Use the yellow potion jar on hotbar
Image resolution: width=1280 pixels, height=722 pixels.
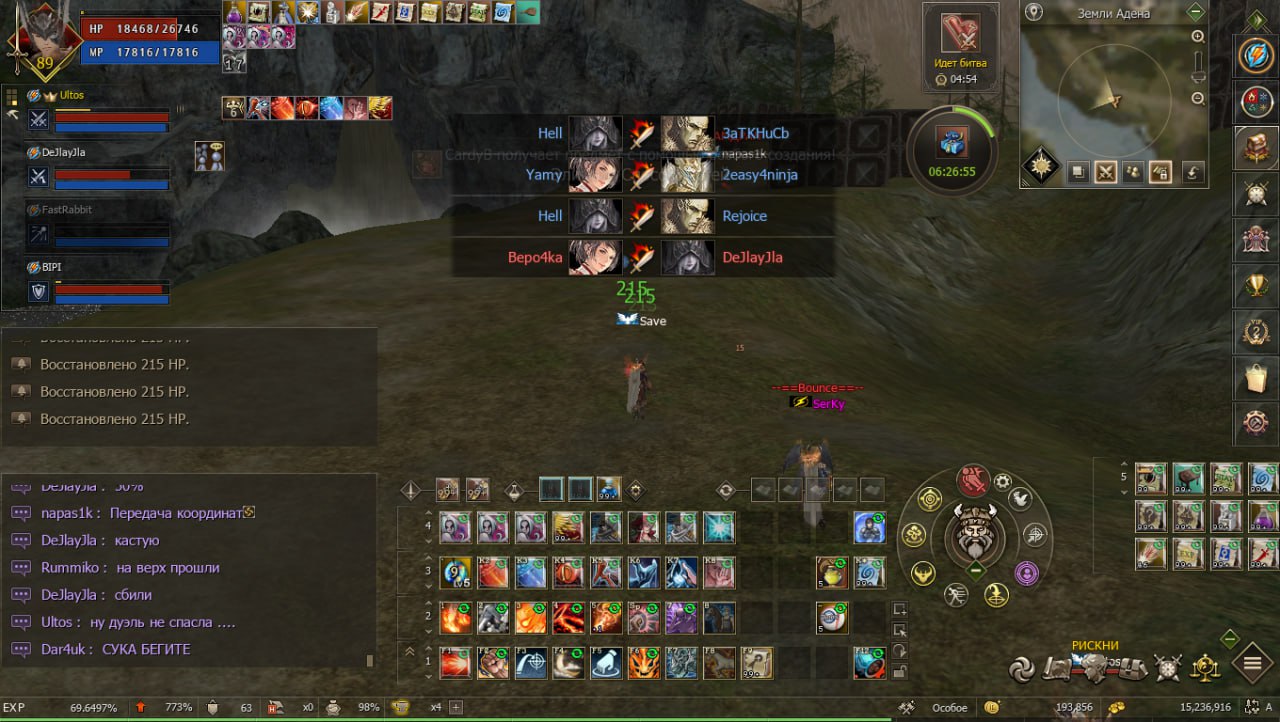[x=831, y=571]
